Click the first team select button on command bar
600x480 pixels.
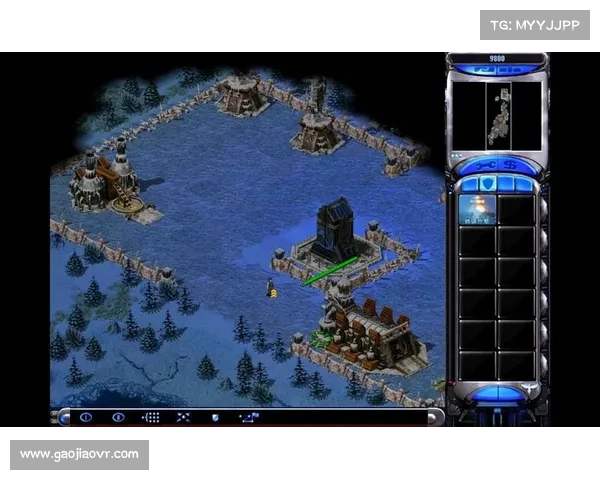pyautogui.click(x=86, y=417)
